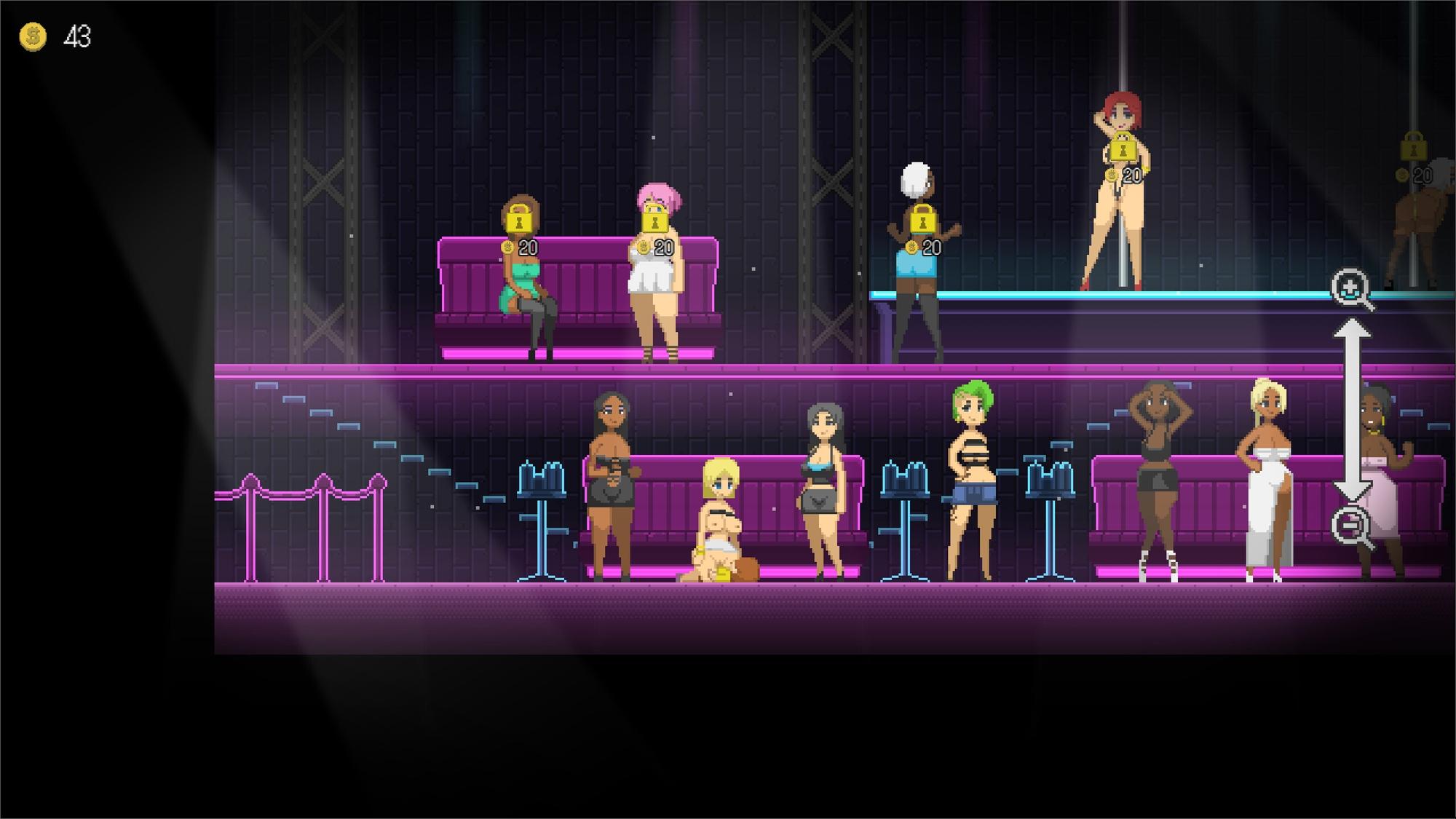Choose the dimmed padlock at the right edge

[1413, 147]
